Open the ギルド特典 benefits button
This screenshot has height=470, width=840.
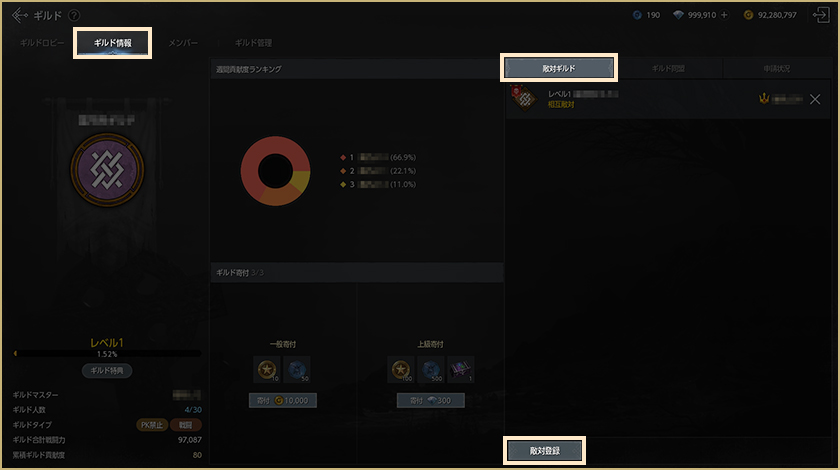106,370
